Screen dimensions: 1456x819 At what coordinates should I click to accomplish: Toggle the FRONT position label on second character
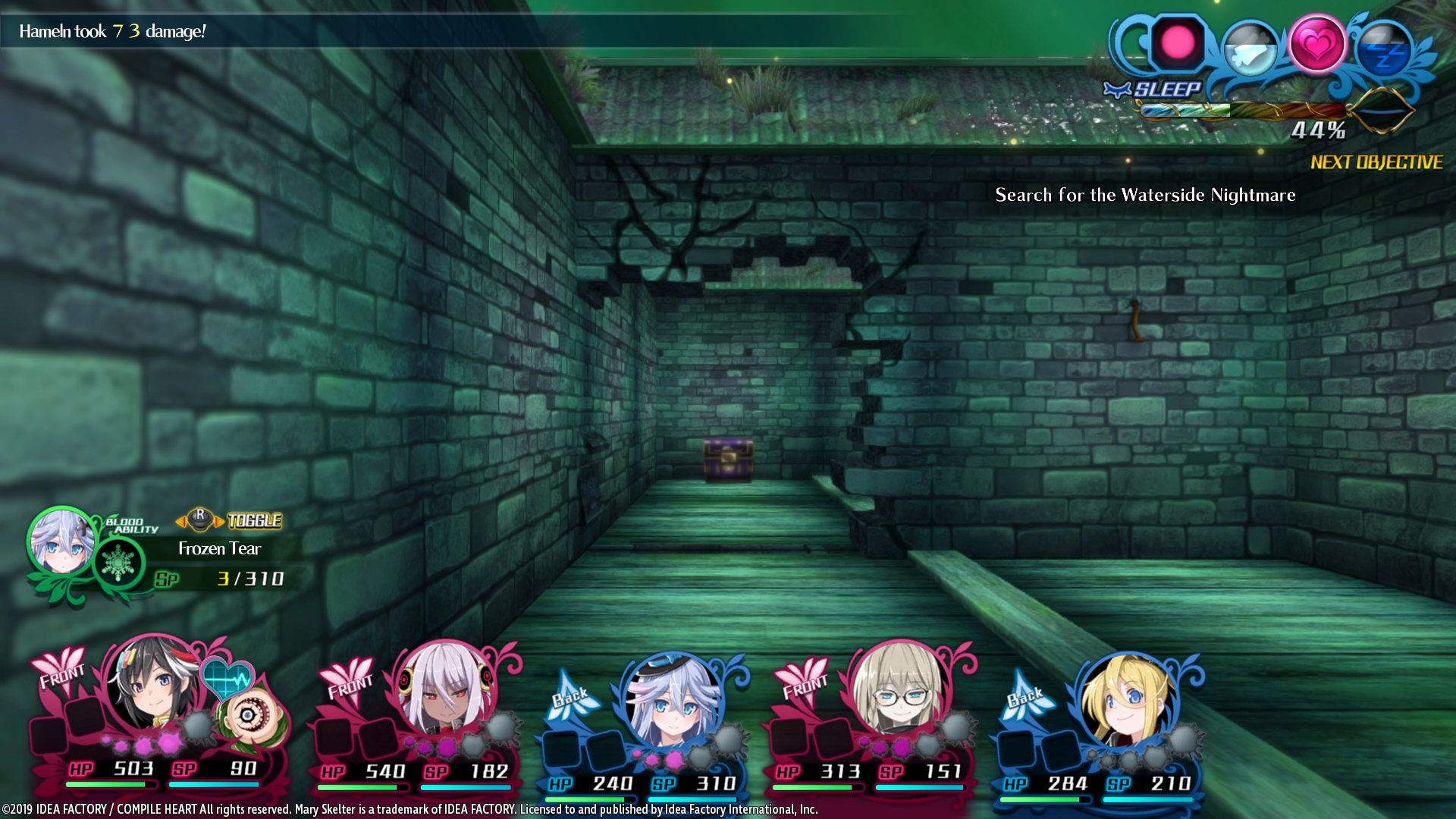(x=351, y=687)
